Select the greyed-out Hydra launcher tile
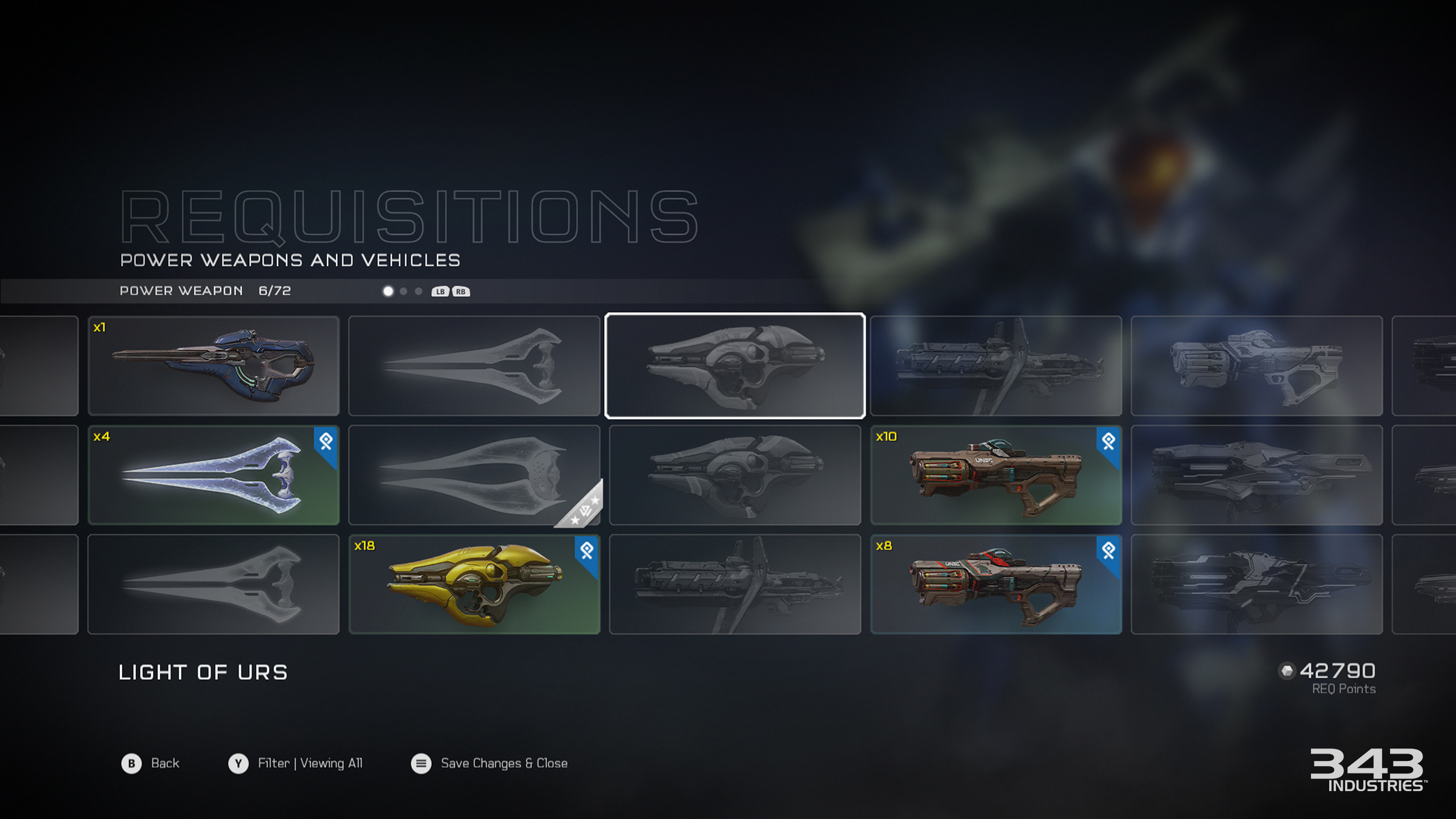Image resolution: width=1456 pixels, height=819 pixels. click(1256, 366)
